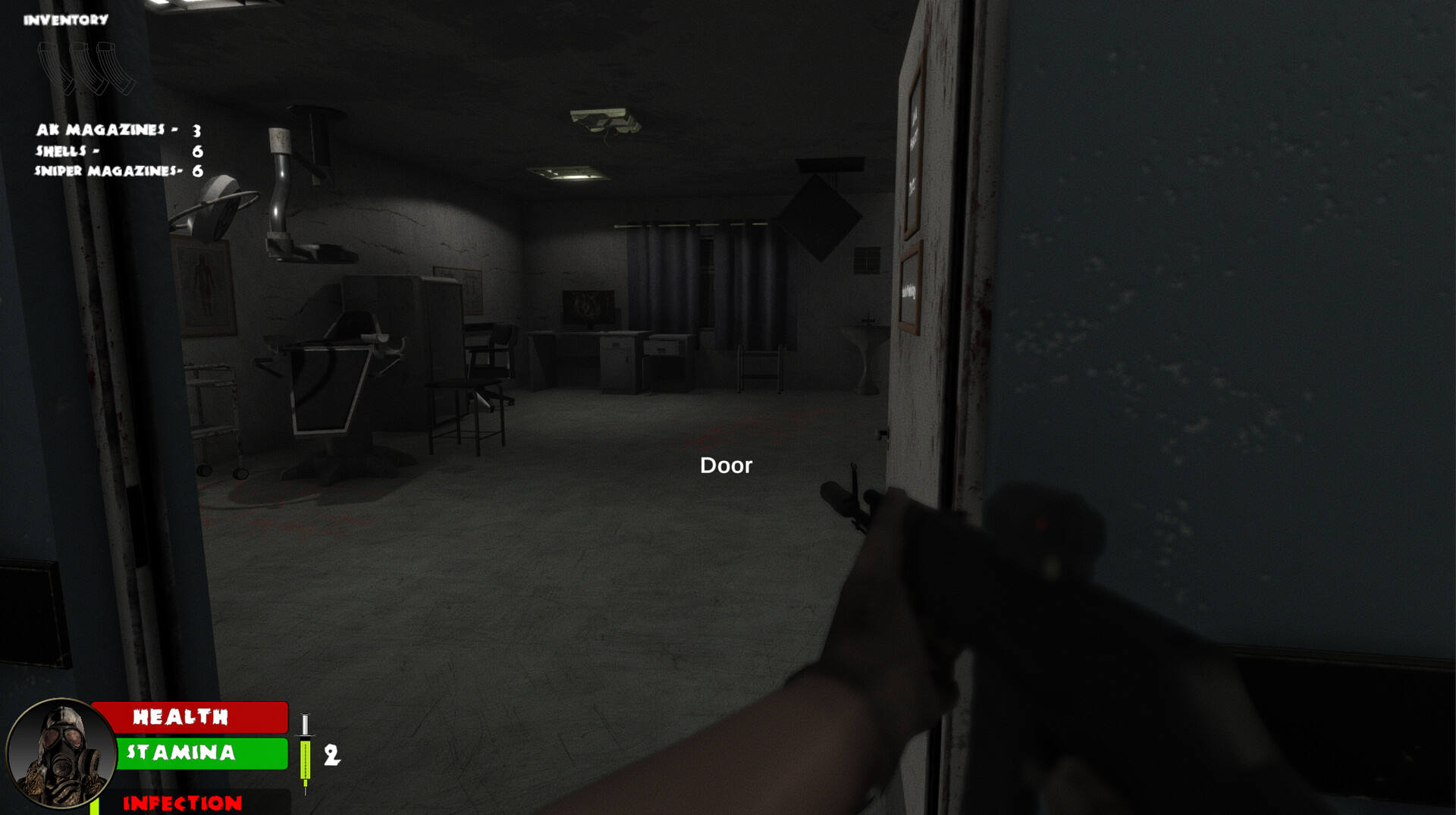Collapse the Inventory header
The height and width of the screenshot is (815, 1456).
(x=64, y=18)
